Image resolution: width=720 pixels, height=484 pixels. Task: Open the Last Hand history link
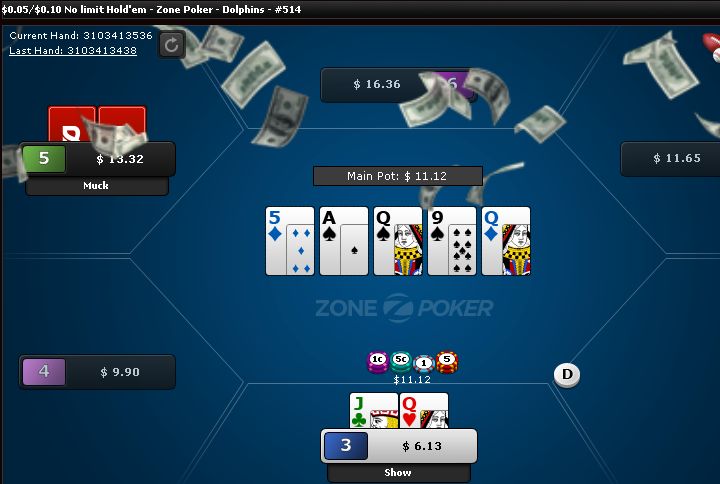[x=73, y=50]
